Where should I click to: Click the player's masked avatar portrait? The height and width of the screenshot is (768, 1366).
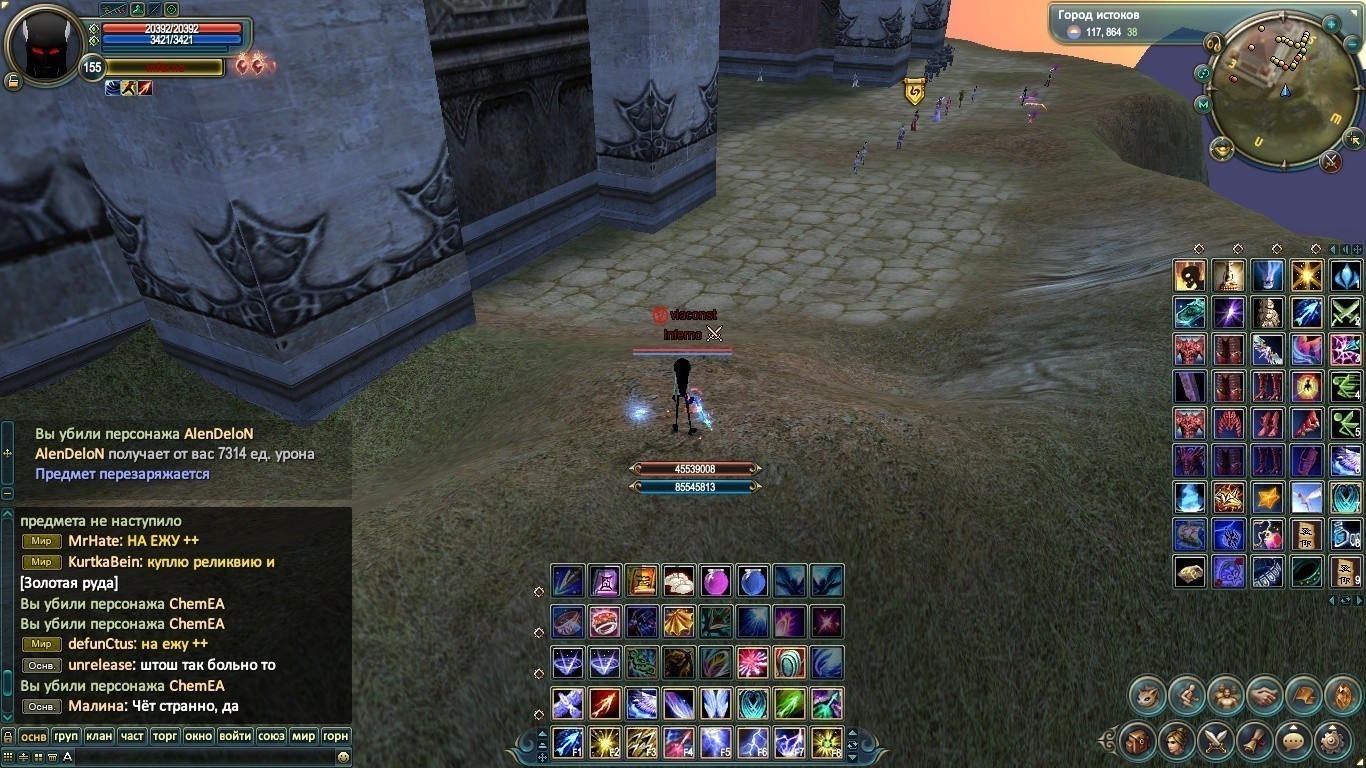click(43, 43)
